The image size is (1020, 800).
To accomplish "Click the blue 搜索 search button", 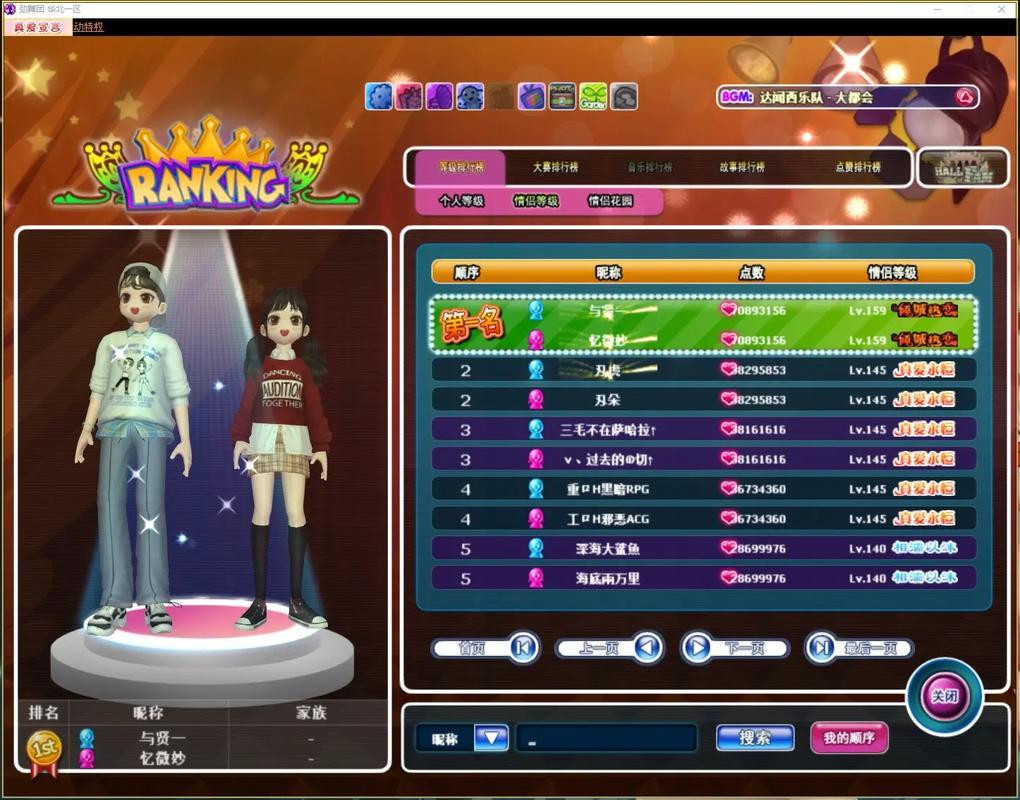I will pos(755,738).
